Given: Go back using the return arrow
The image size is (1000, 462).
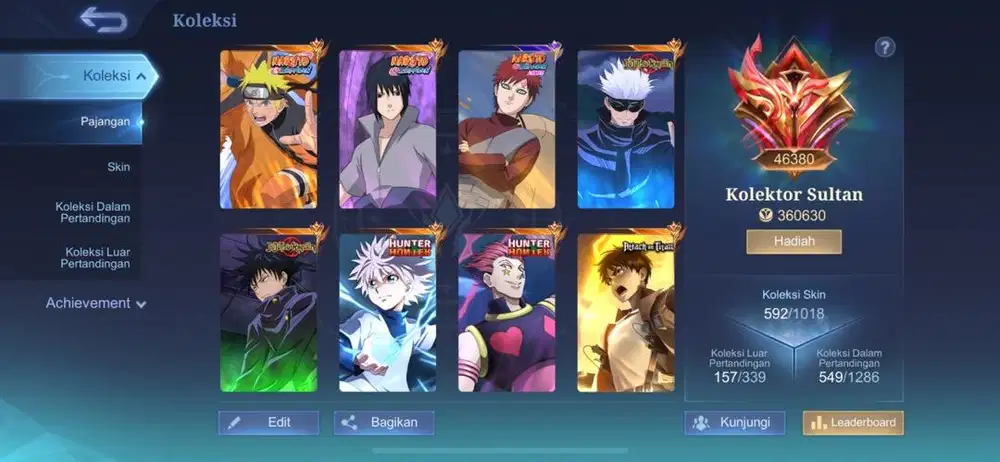Looking at the screenshot, I should point(103,19).
